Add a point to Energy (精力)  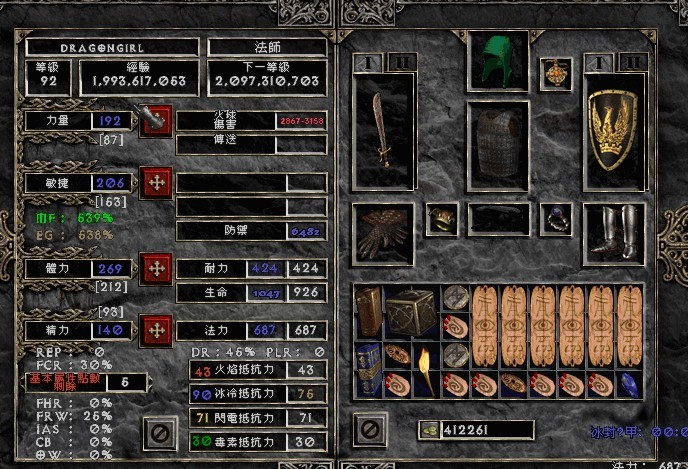tap(155, 329)
